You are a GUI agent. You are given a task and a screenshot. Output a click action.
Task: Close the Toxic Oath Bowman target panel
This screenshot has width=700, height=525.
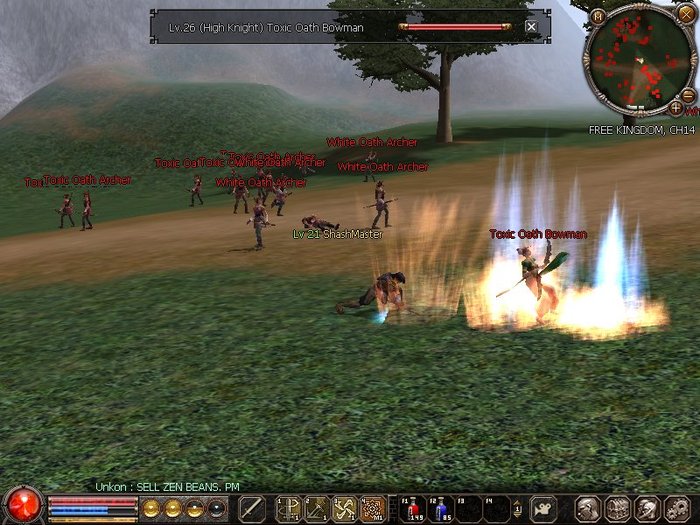click(x=531, y=27)
